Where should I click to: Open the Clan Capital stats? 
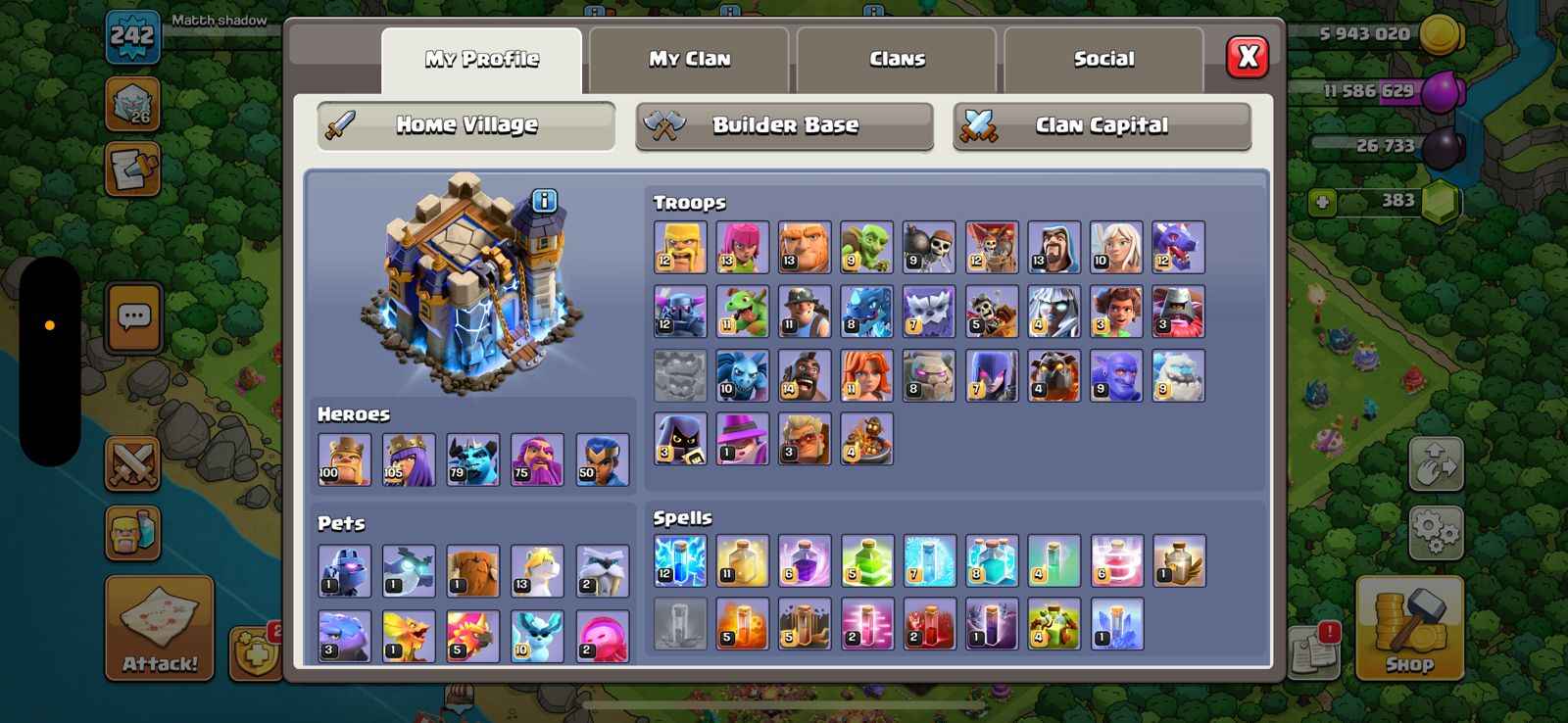(1101, 125)
